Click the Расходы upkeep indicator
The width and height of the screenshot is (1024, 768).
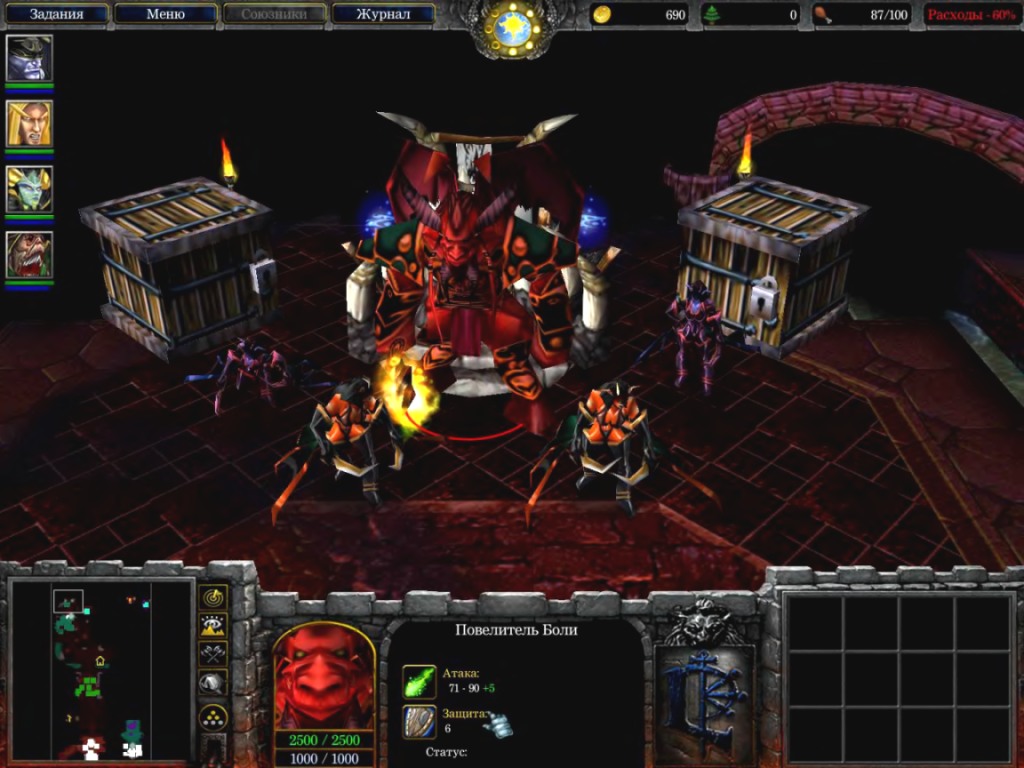[x=971, y=15]
